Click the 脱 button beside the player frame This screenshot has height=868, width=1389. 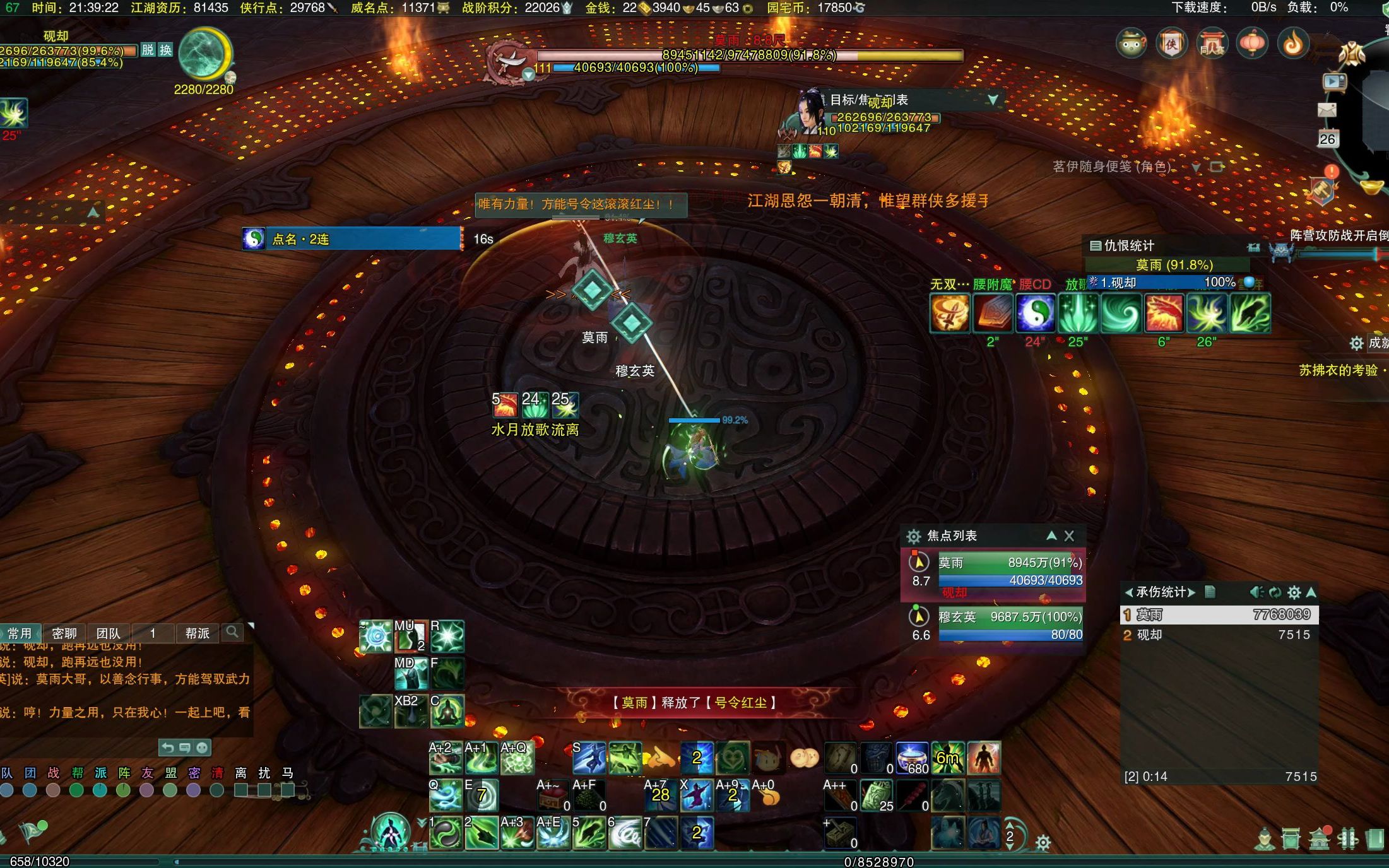[148, 50]
